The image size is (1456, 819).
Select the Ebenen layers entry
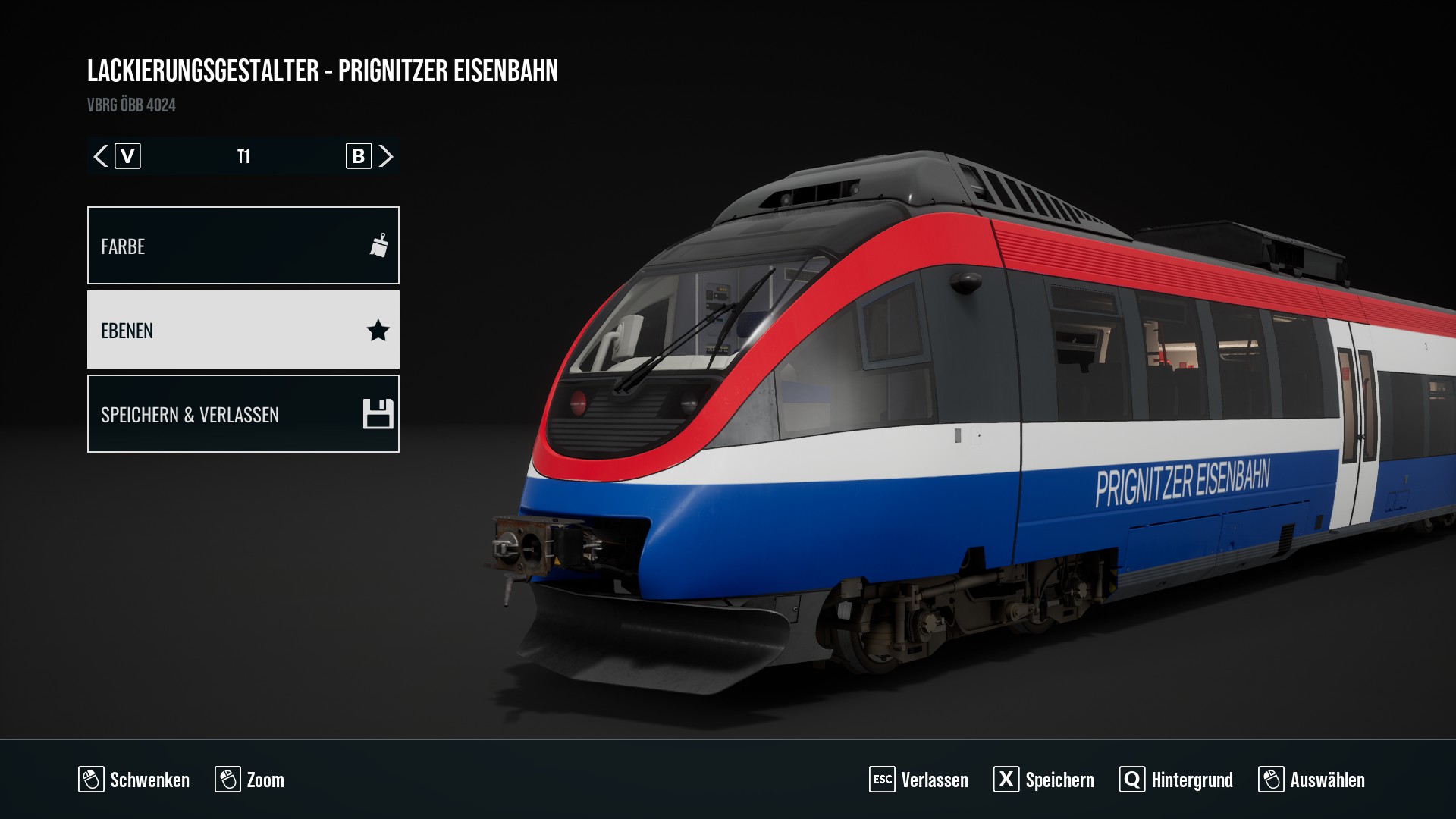click(243, 330)
